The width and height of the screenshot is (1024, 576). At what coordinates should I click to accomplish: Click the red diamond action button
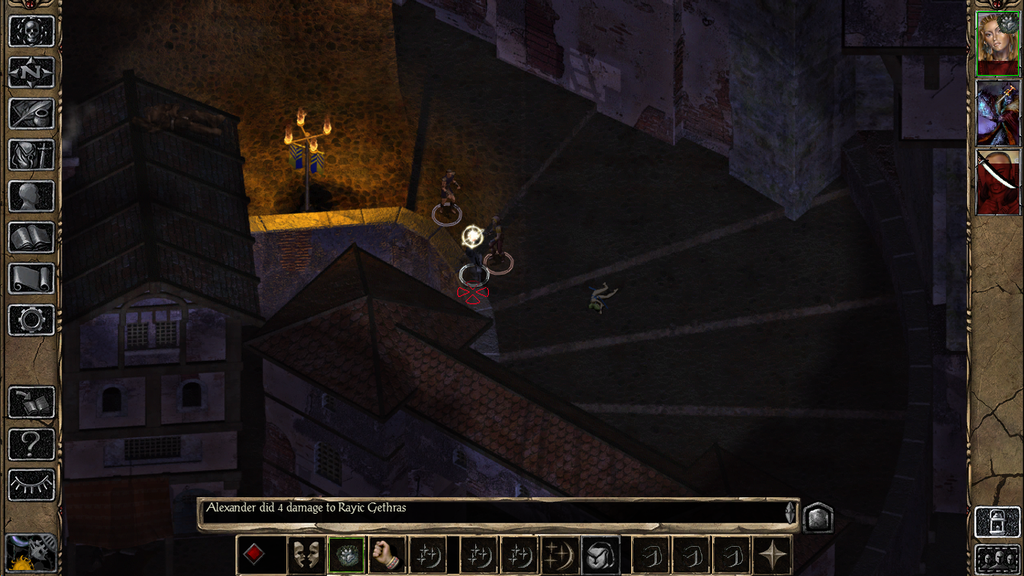click(254, 555)
